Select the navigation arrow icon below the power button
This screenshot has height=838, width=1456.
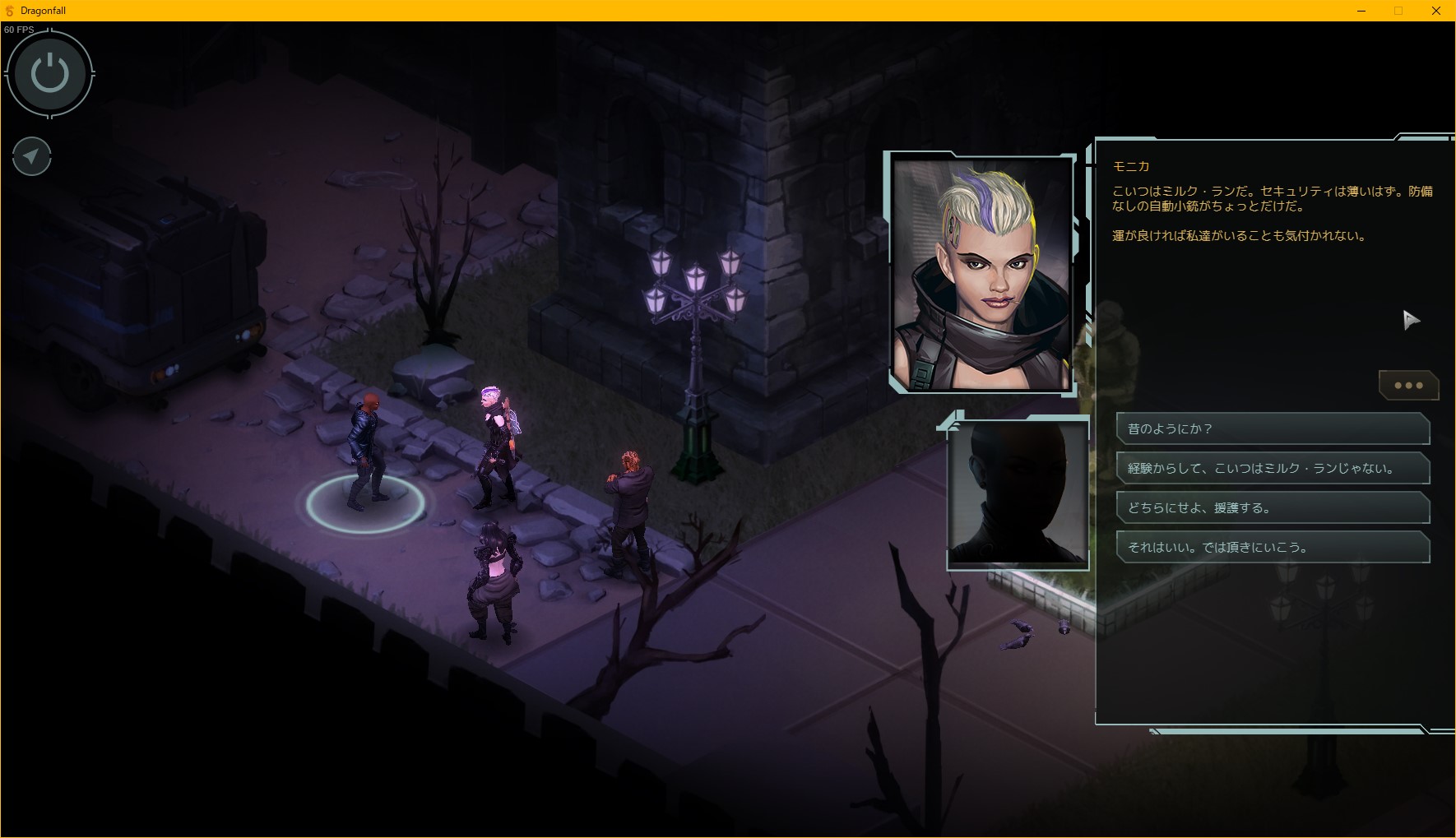click(x=31, y=156)
